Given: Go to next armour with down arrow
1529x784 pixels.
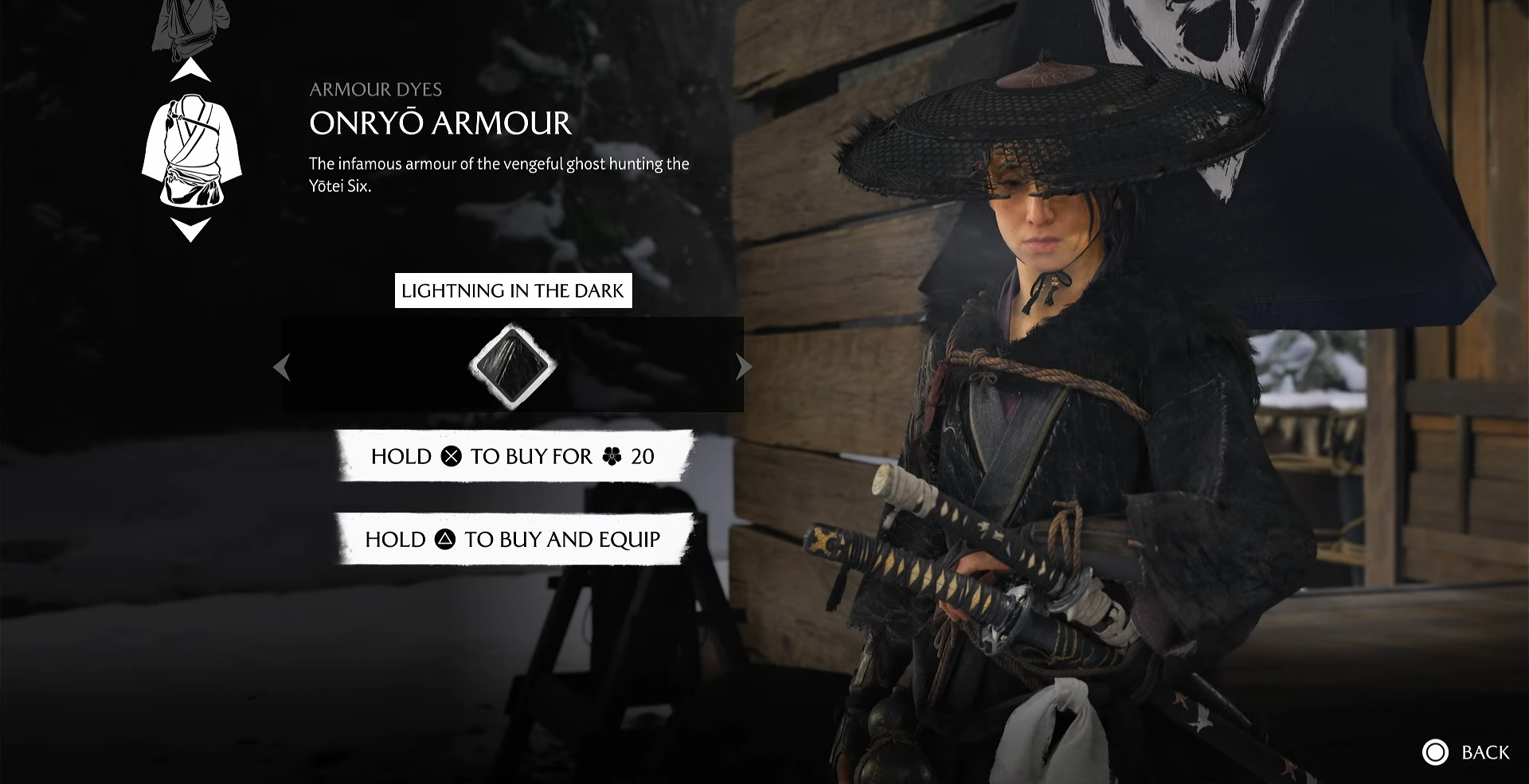Looking at the screenshot, I should coord(191,230).
